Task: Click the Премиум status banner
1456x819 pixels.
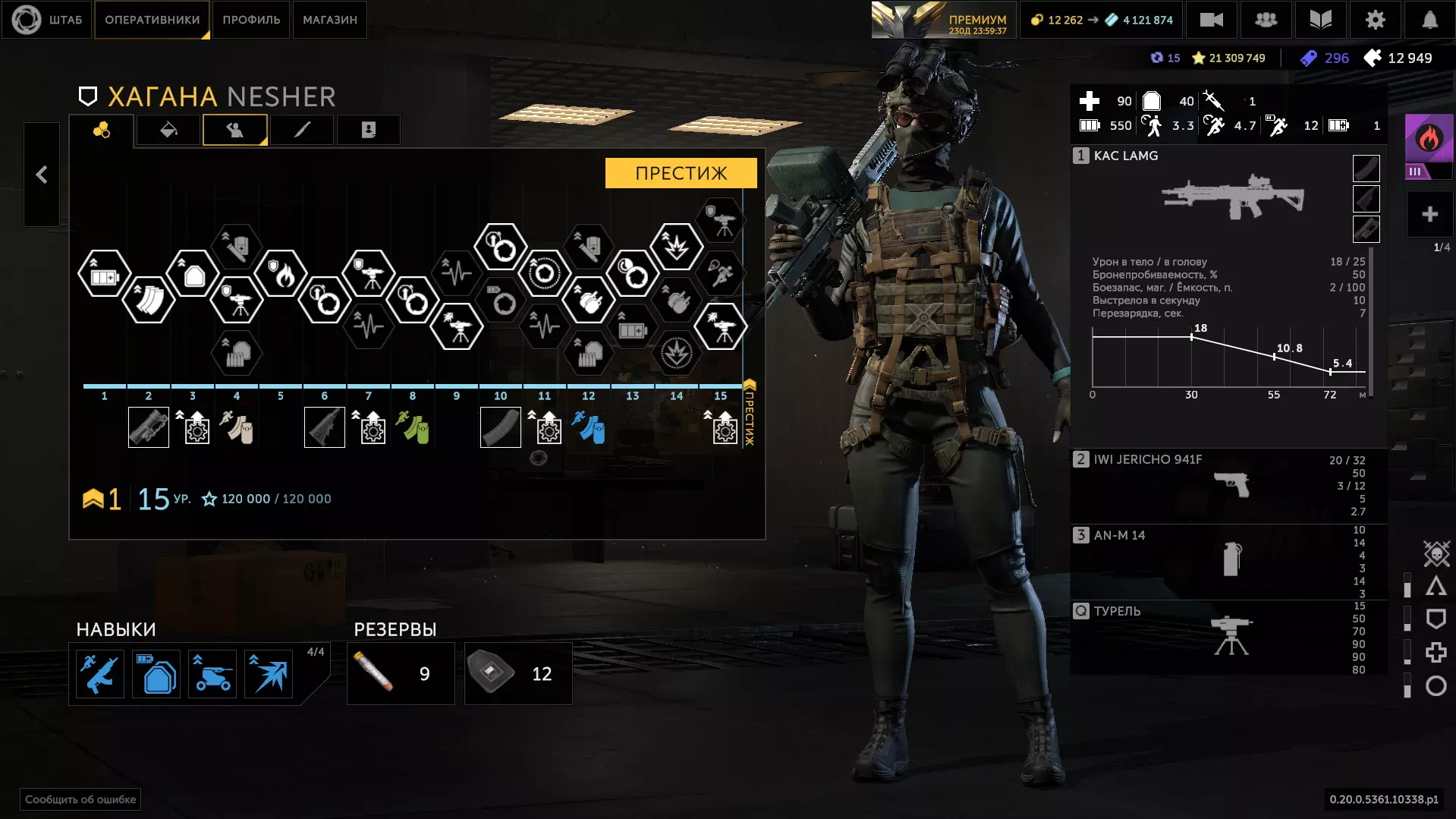Action: click(942, 20)
